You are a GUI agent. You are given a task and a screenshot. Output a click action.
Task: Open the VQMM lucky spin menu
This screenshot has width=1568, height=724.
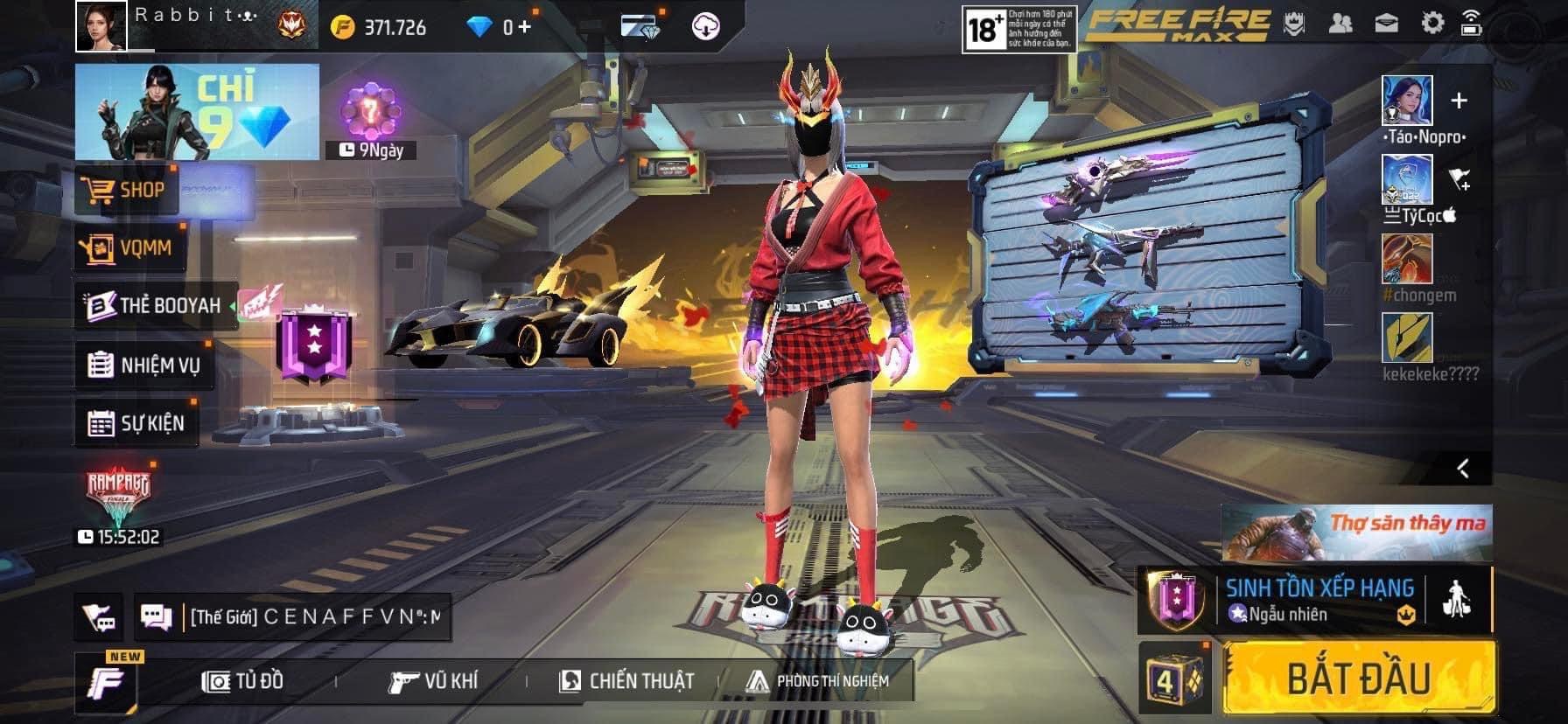pyautogui.click(x=129, y=248)
